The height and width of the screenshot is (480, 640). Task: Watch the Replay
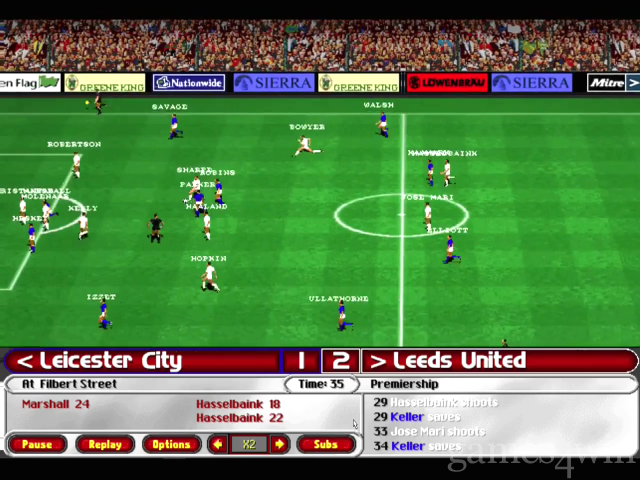[x=105, y=444]
